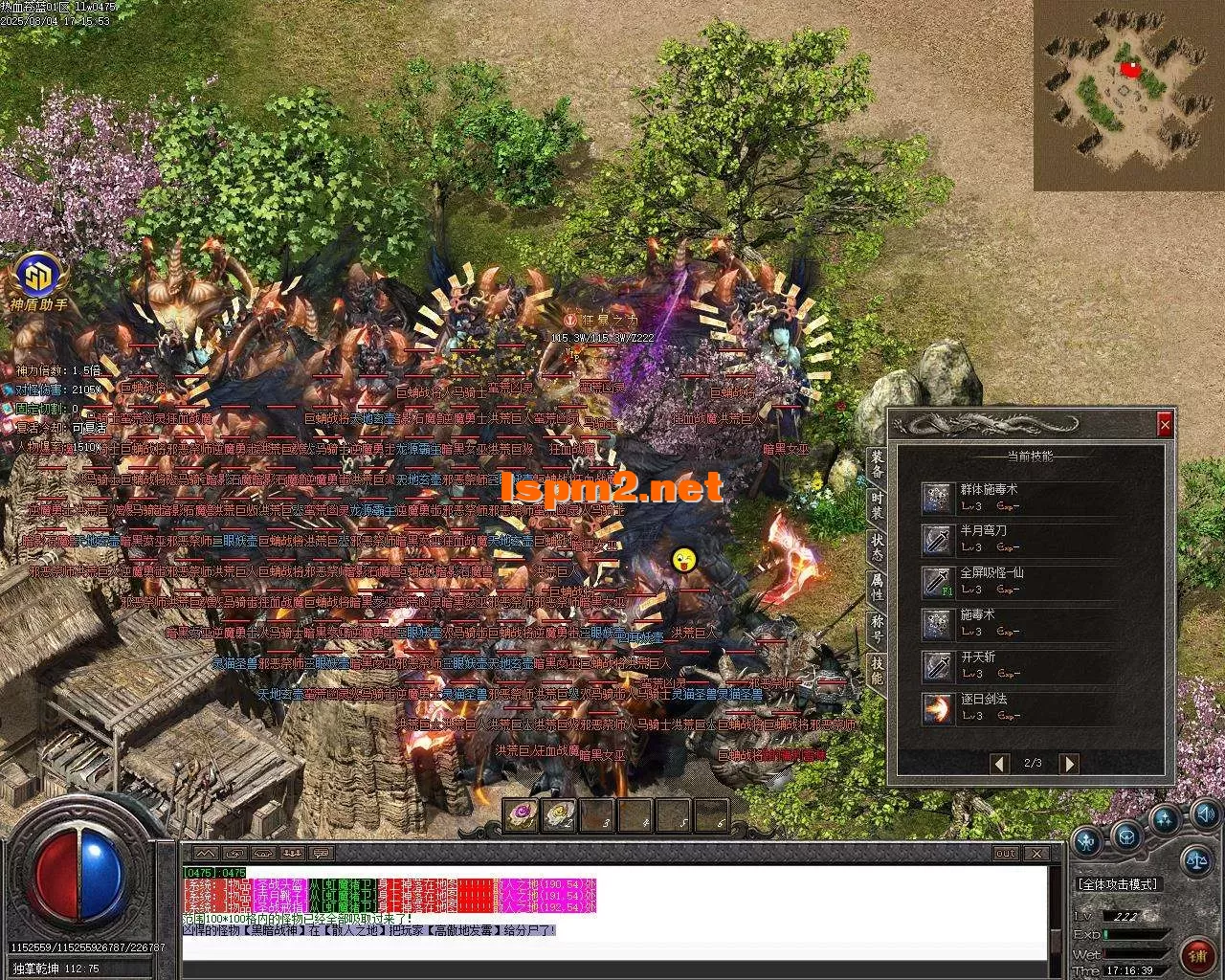Switch to the 装备 equipment tab
This screenshot has width=1225, height=980.
tap(877, 464)
